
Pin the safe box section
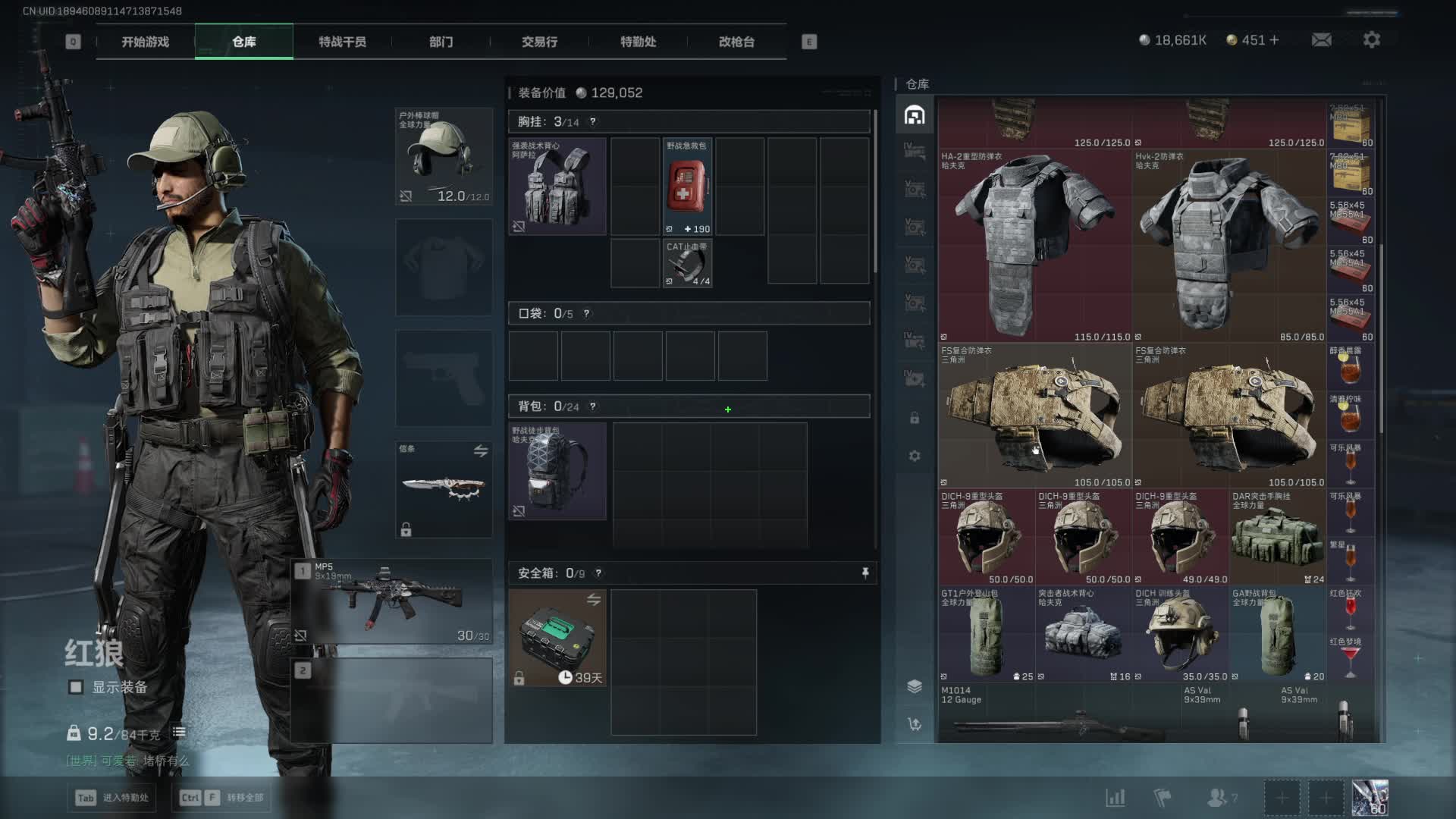point(865,573)
